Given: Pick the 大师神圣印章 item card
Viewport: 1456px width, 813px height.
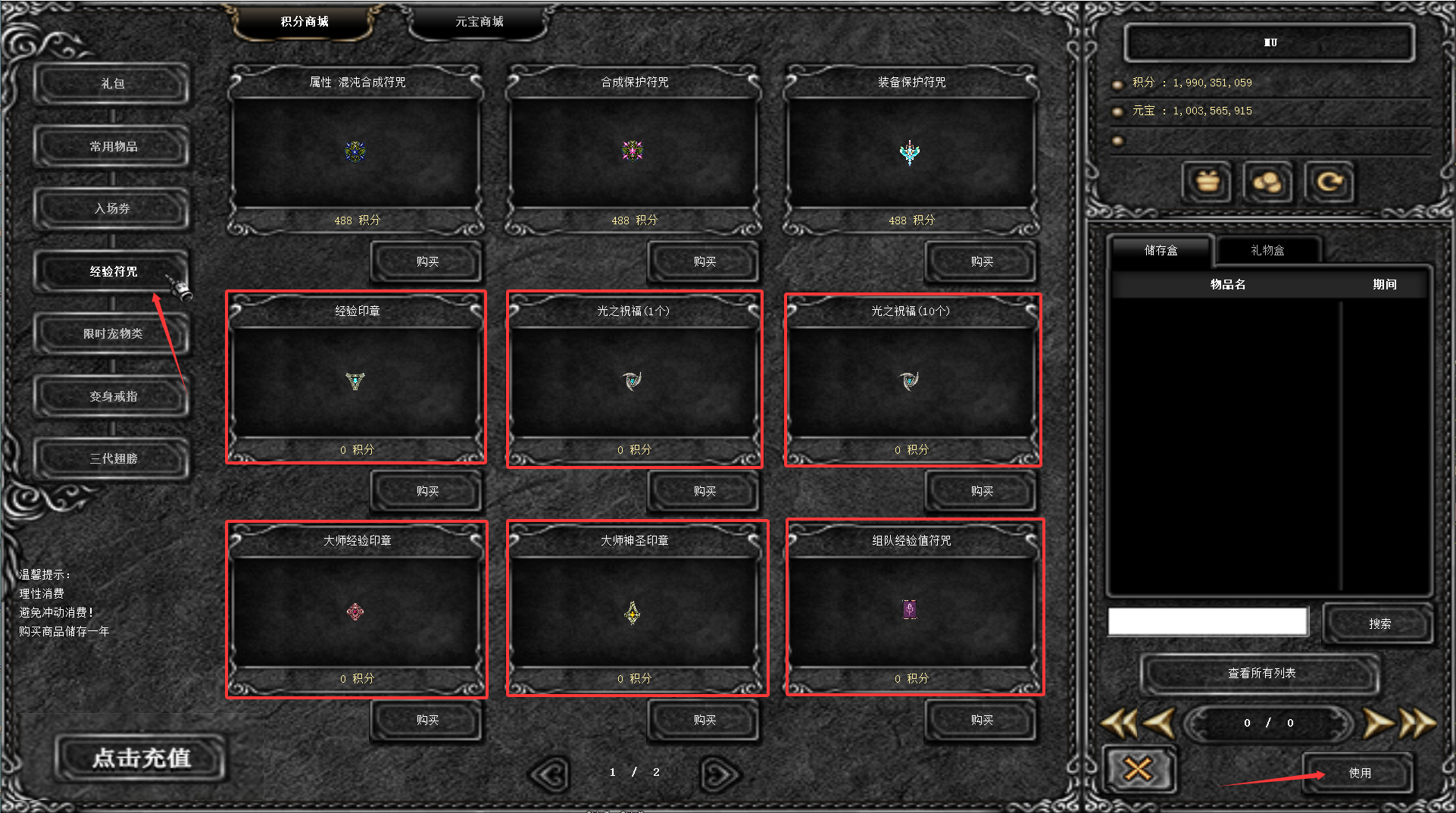Looking at the screenshot, I should [x=635, y=609].
